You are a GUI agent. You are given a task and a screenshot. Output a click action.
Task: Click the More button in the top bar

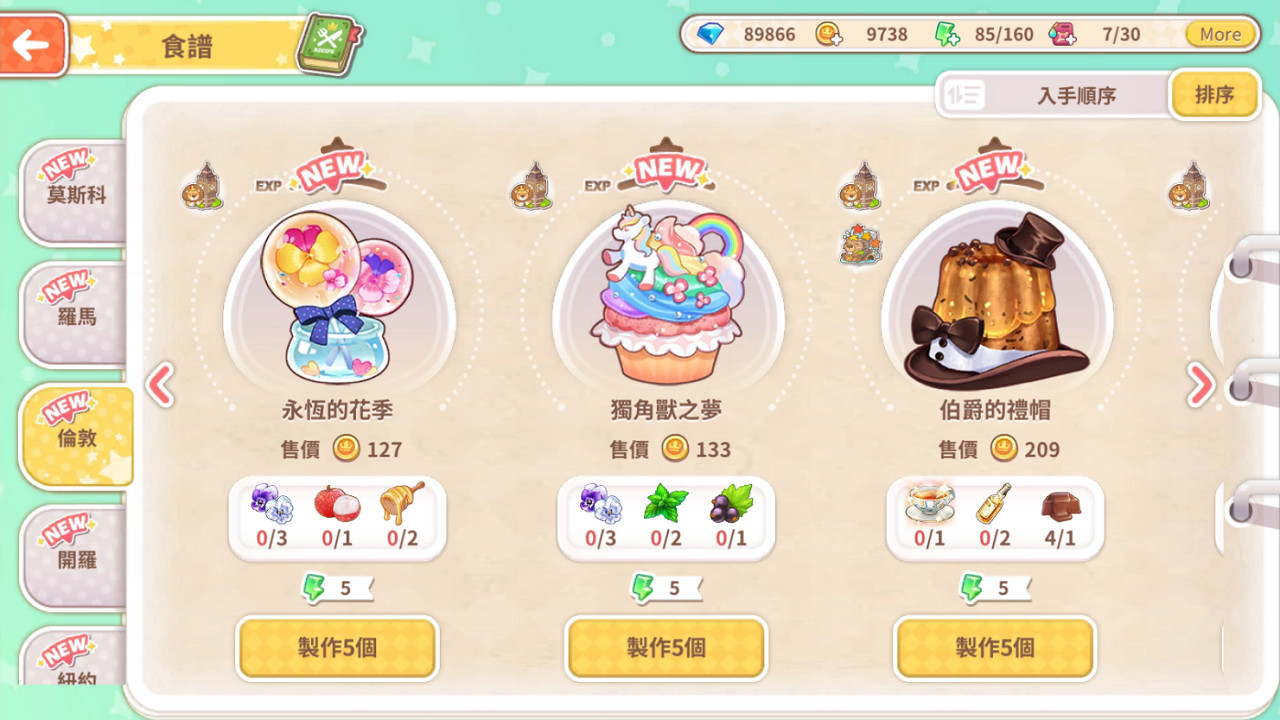1218,33
